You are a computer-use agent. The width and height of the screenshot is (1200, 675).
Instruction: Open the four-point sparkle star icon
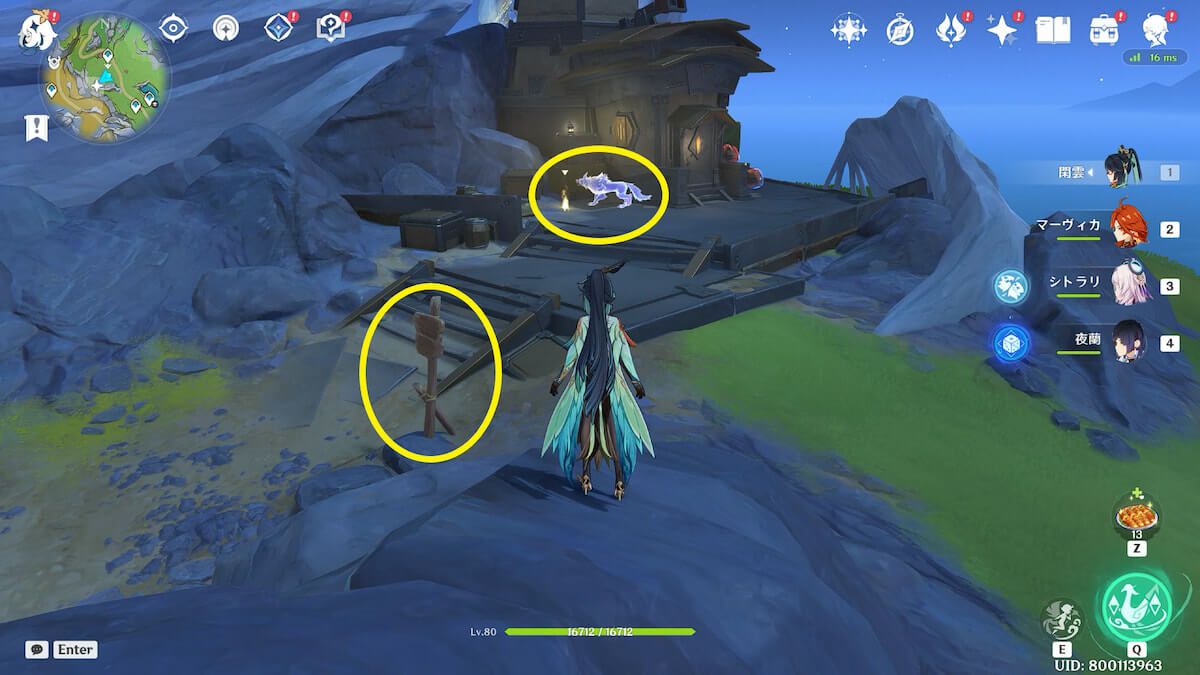click(x=1001, y=30)
